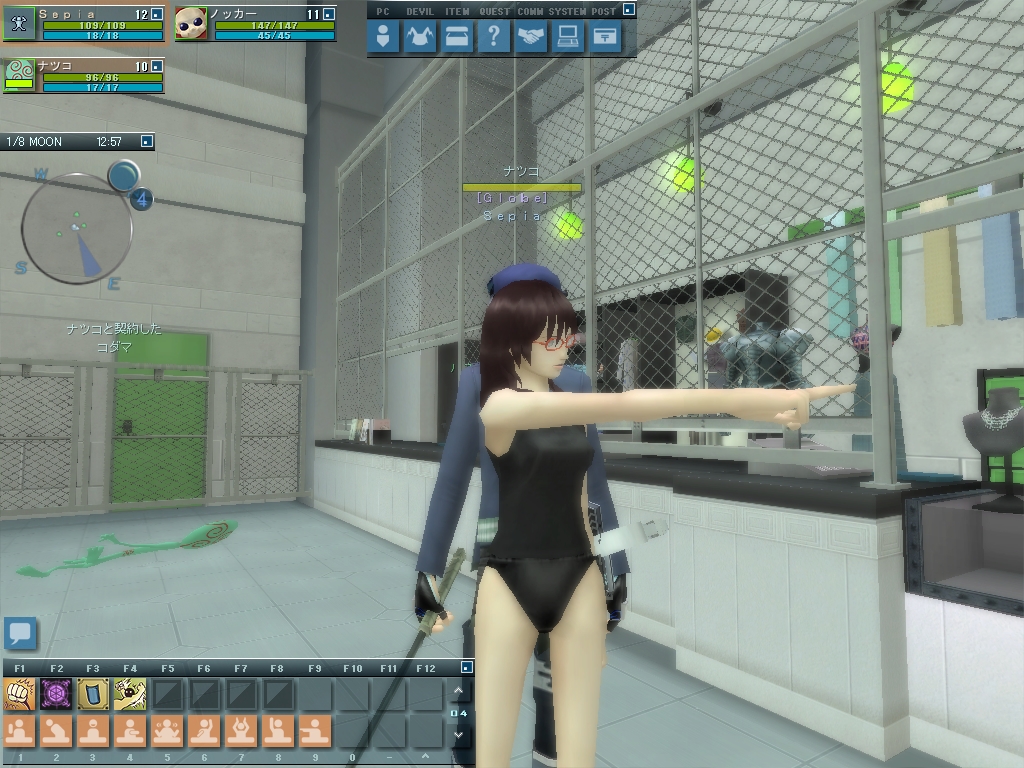Open the ITEM inventory menu
This screenshot has width=1024, height=768.
(457, 38)
